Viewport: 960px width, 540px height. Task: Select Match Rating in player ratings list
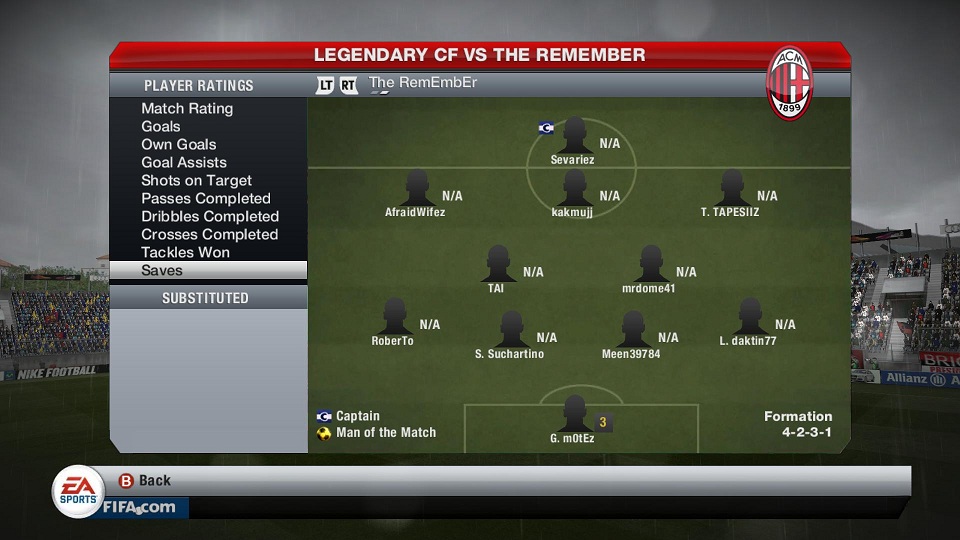click(187, 108)
